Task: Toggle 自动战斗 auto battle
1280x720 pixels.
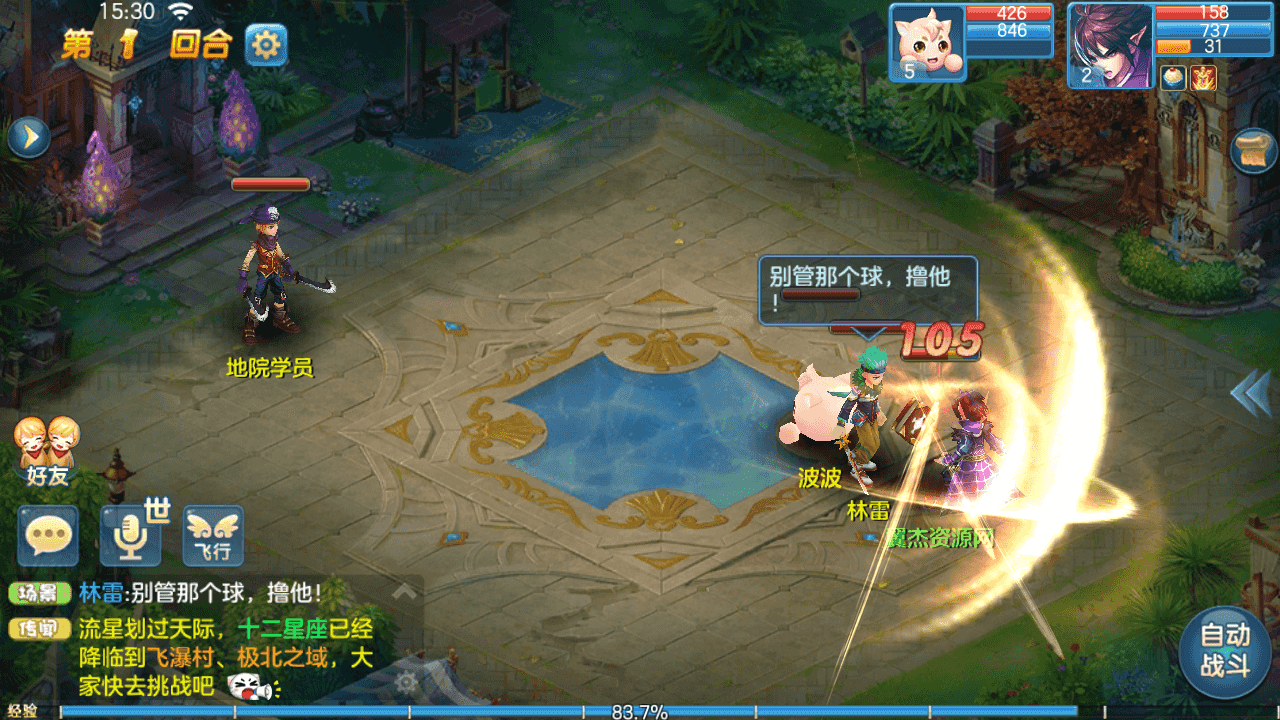Action: click(x=1225, y=650)
